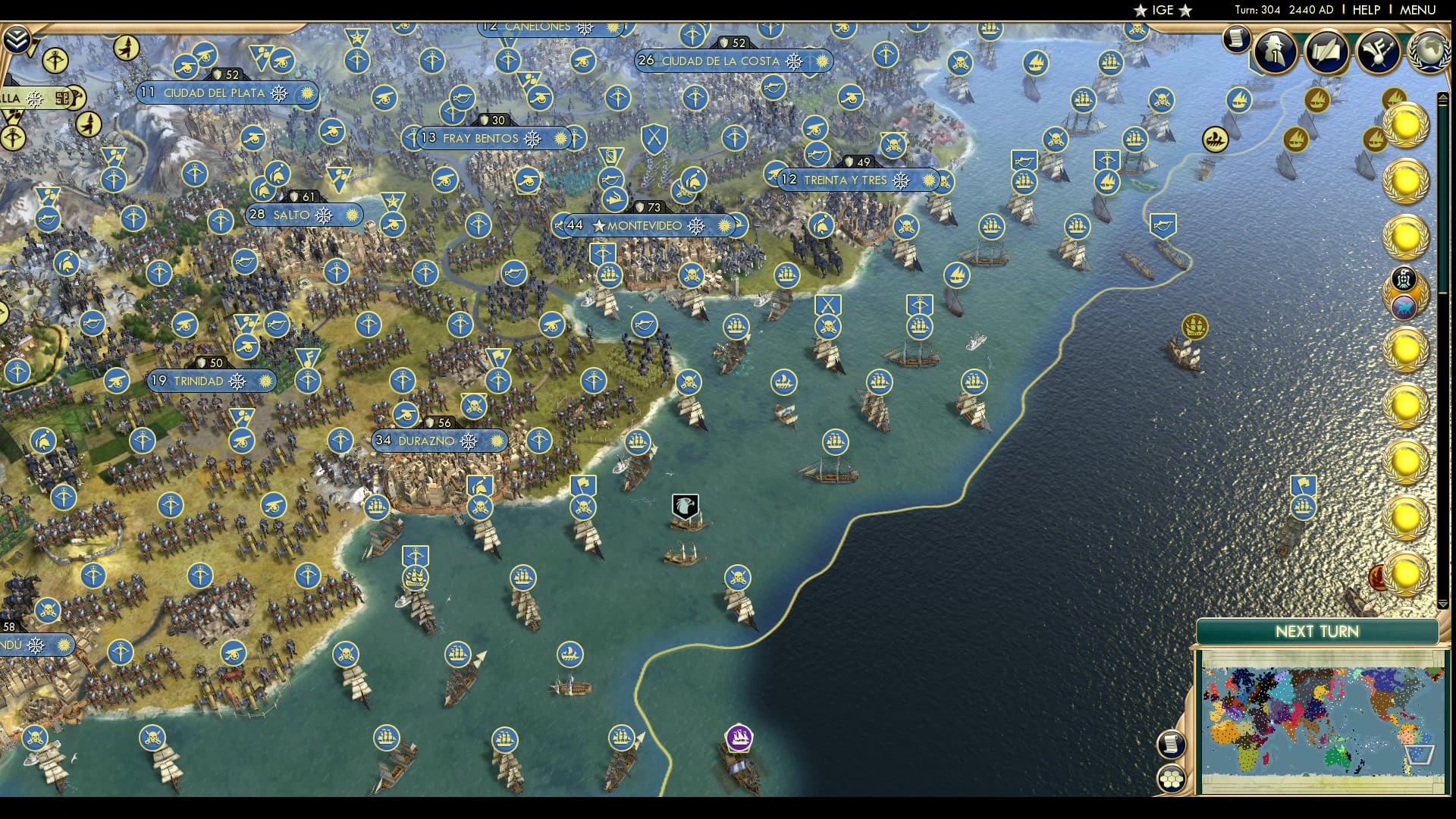Viewport: 1456px width, 819px height.
Task: Open the Espionage overview spy icon
Action: [x=1276, y=53]
